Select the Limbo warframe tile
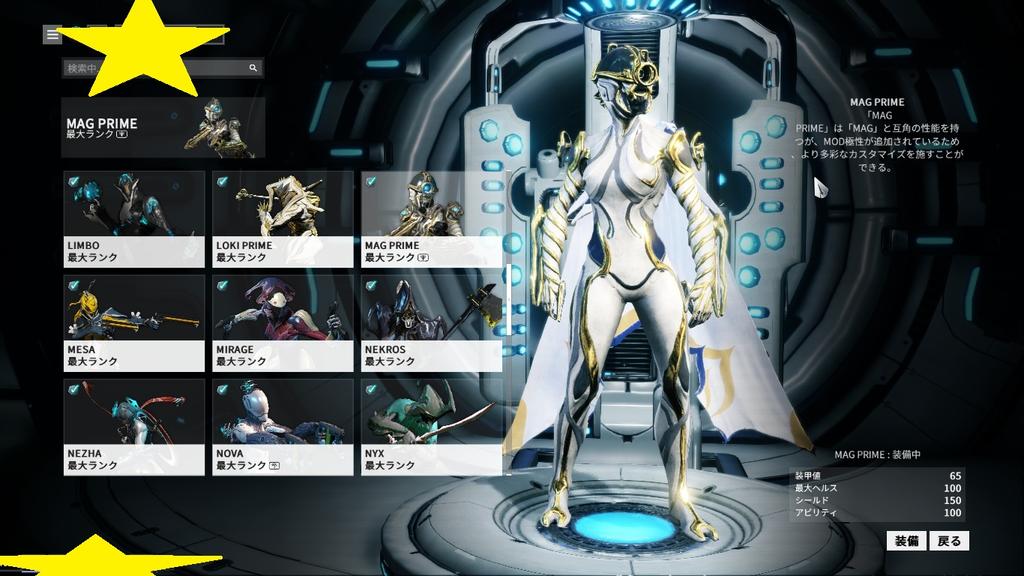Image resolution: width=1024 pixels, height=576 pixels. [x=134, y=218]
